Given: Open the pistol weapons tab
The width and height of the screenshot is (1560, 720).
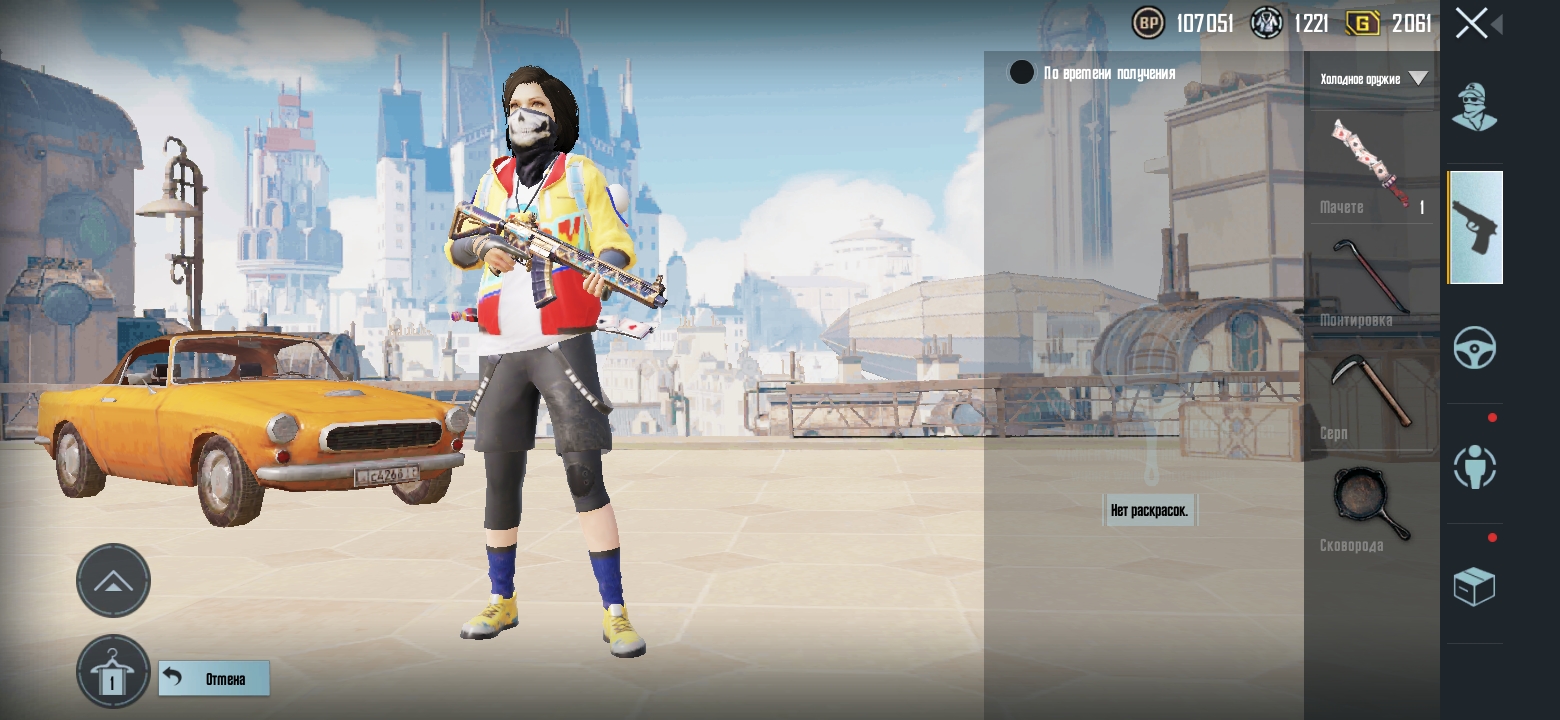Looking at the screenshot, I should click(1474, 227).
